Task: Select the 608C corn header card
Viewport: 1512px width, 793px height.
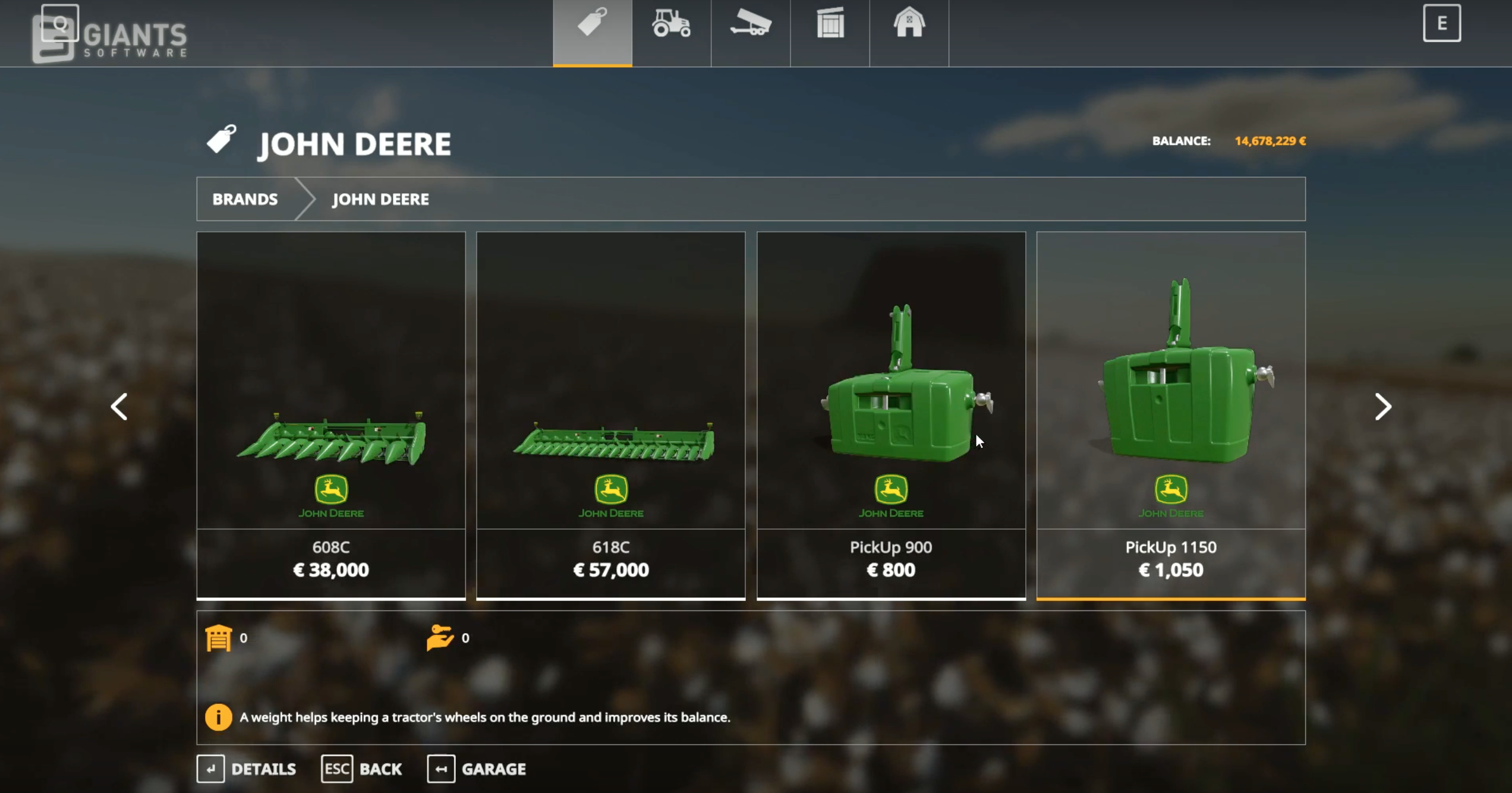Action: tap(331, 415)
